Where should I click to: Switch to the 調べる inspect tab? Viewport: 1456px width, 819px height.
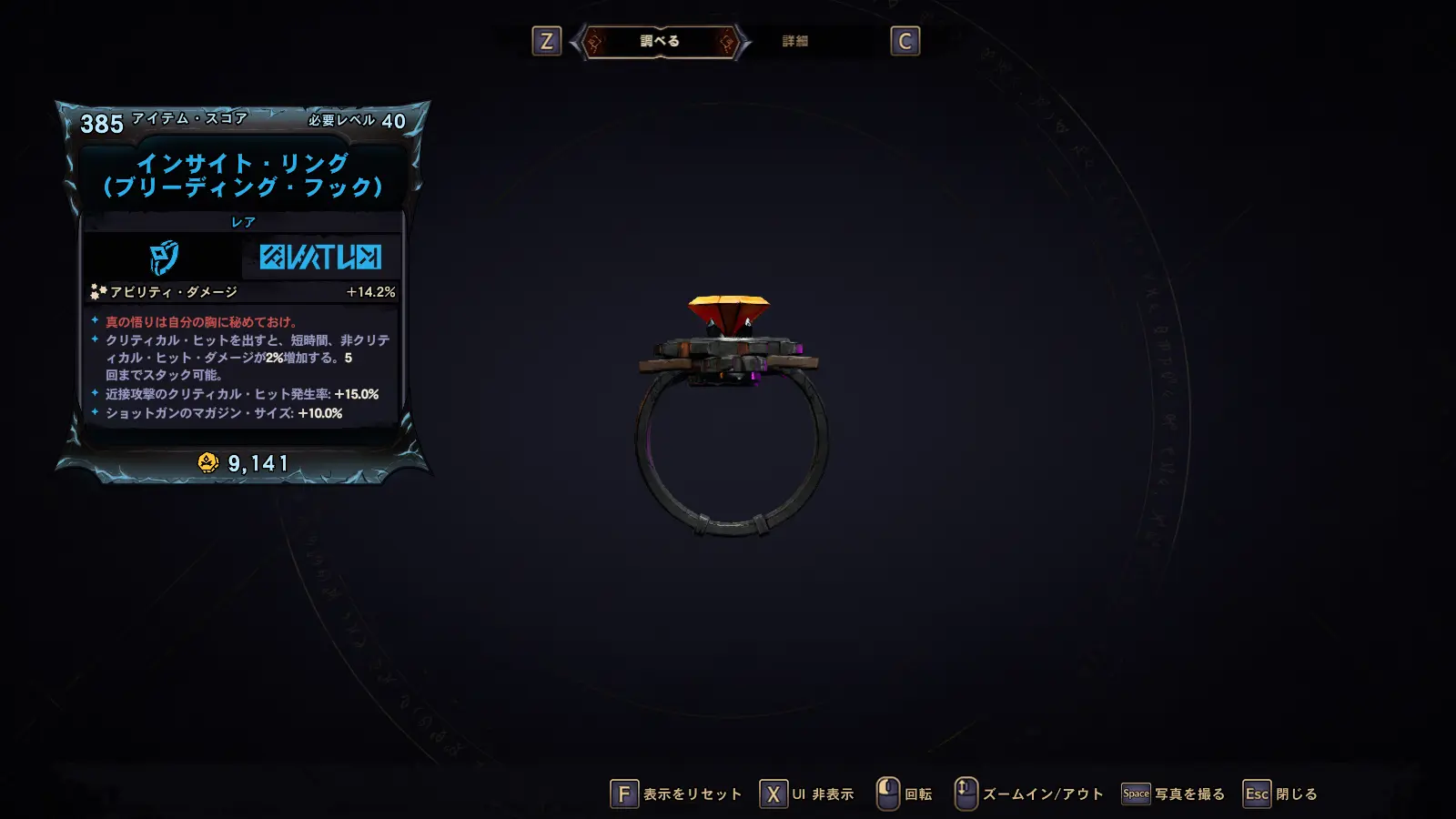point(660,41)
